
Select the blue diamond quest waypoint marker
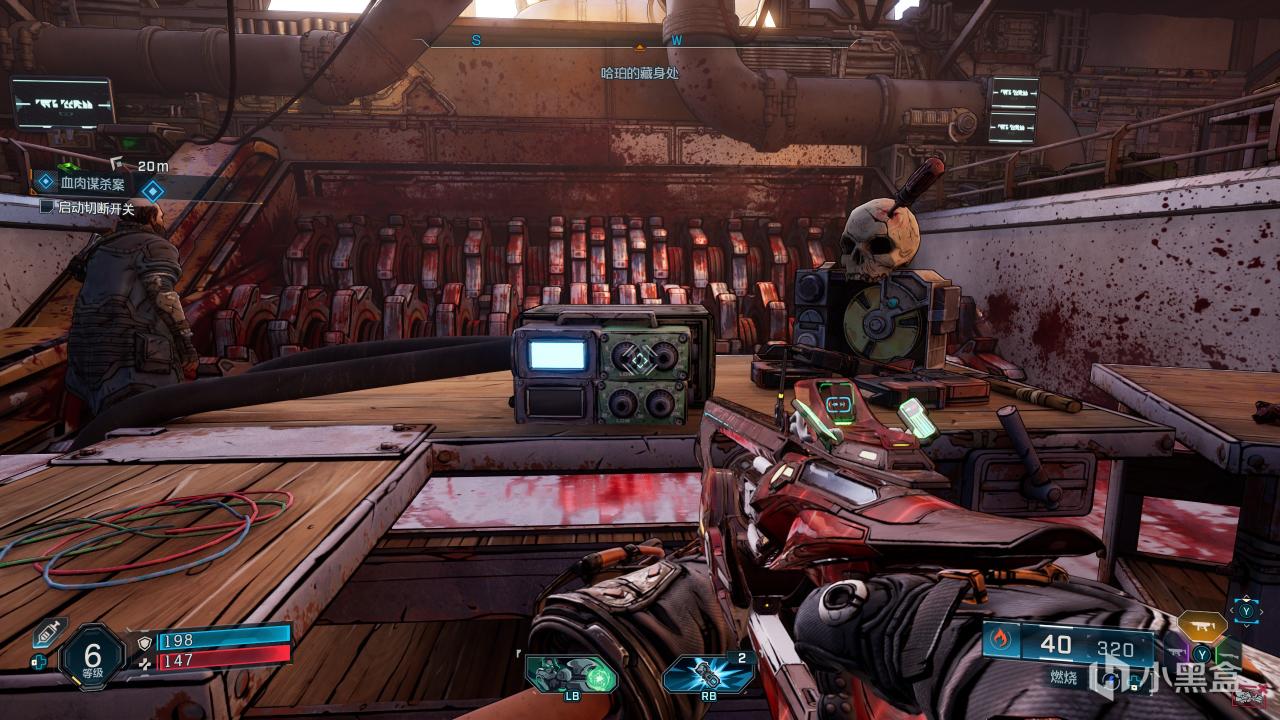(x=152, y=190)
